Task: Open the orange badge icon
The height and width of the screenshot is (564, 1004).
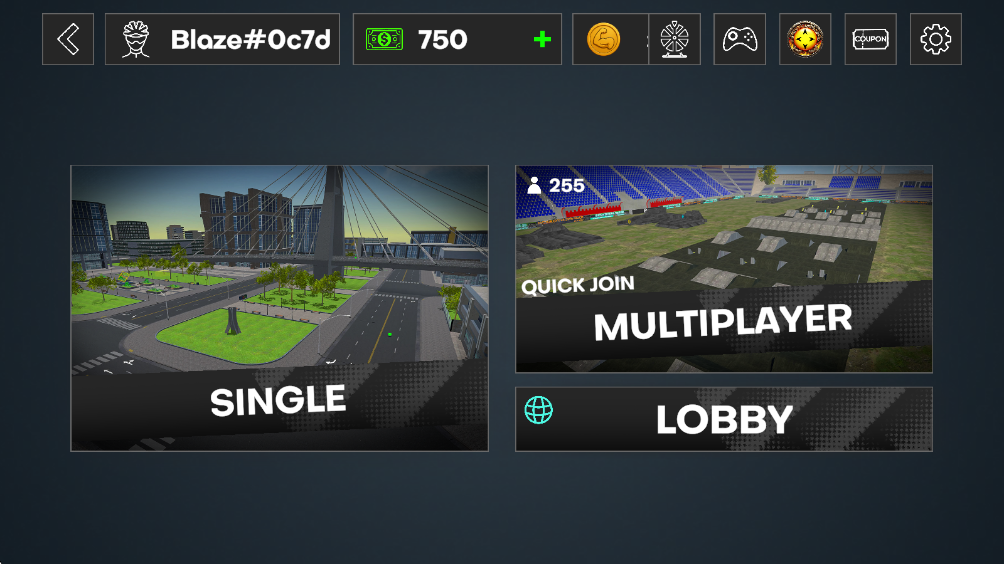Action: (805, 39)
